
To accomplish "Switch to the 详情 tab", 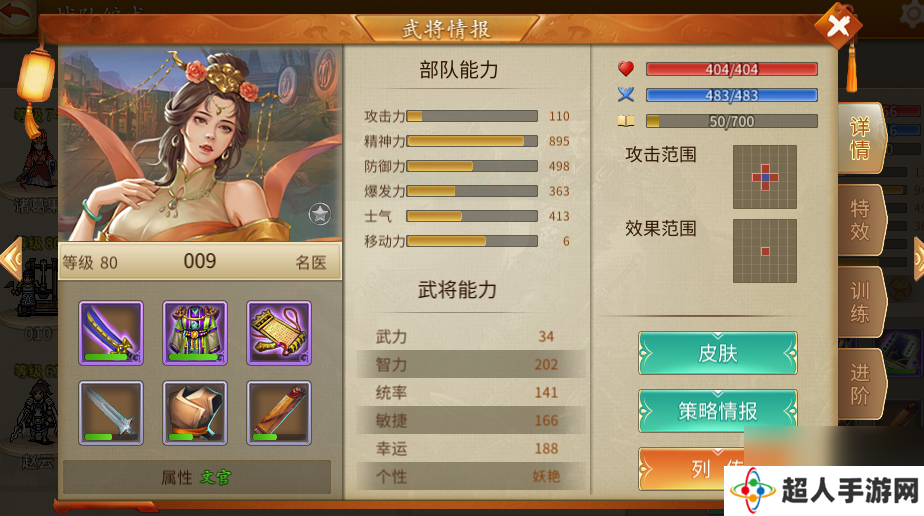I will [860, 139].
